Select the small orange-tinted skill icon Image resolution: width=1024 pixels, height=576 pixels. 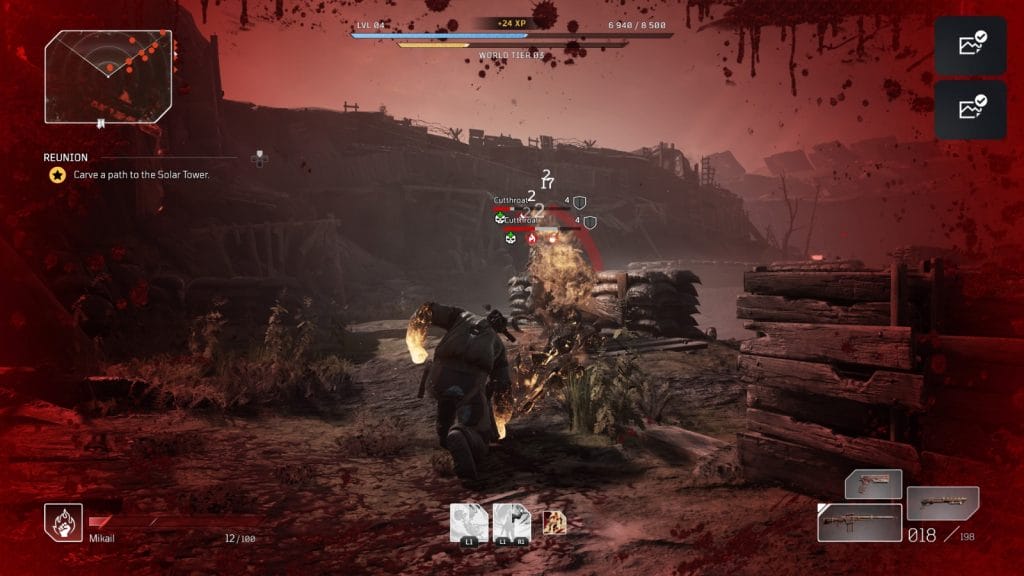554,522
